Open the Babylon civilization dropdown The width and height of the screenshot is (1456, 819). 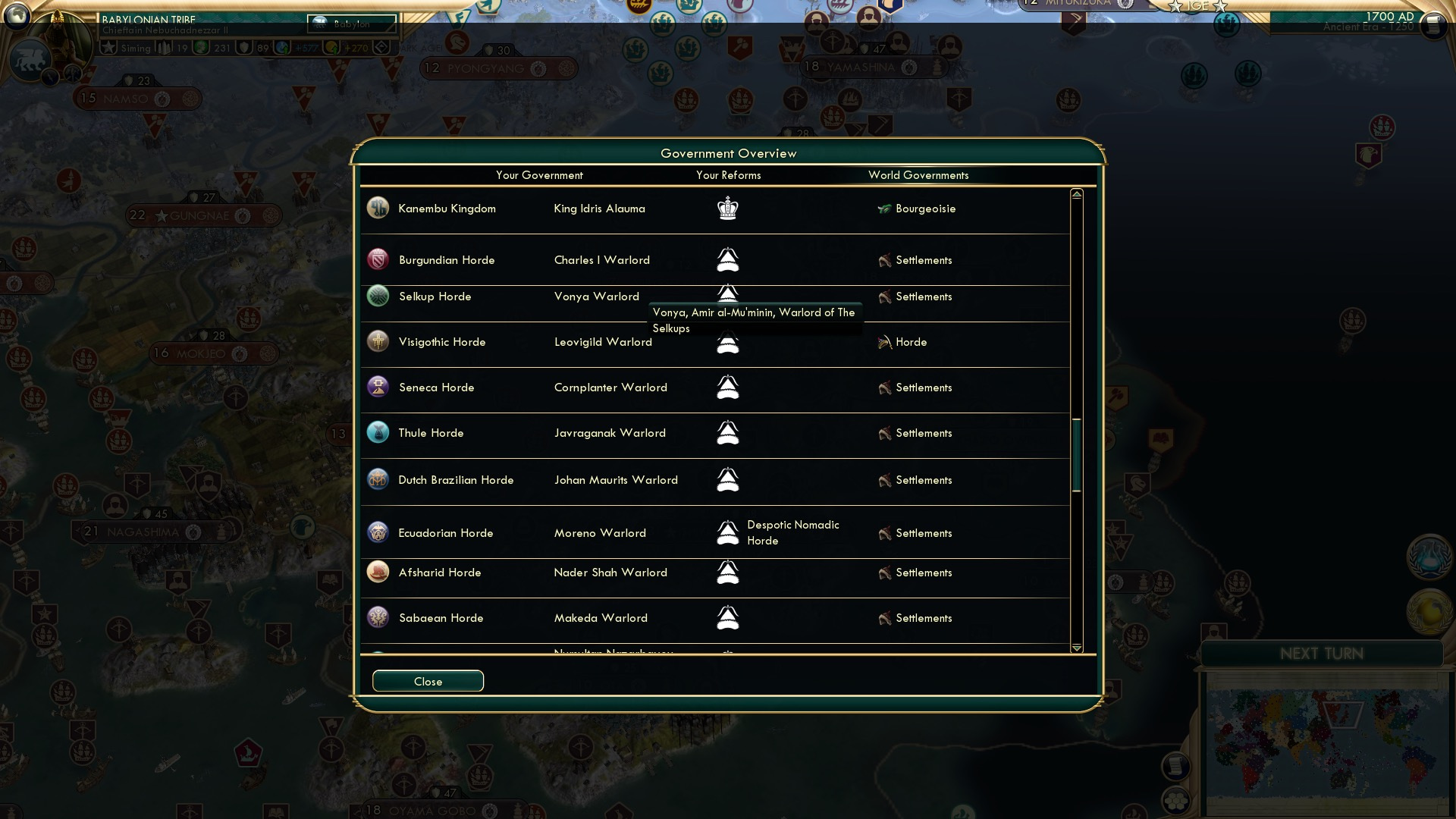351,25
